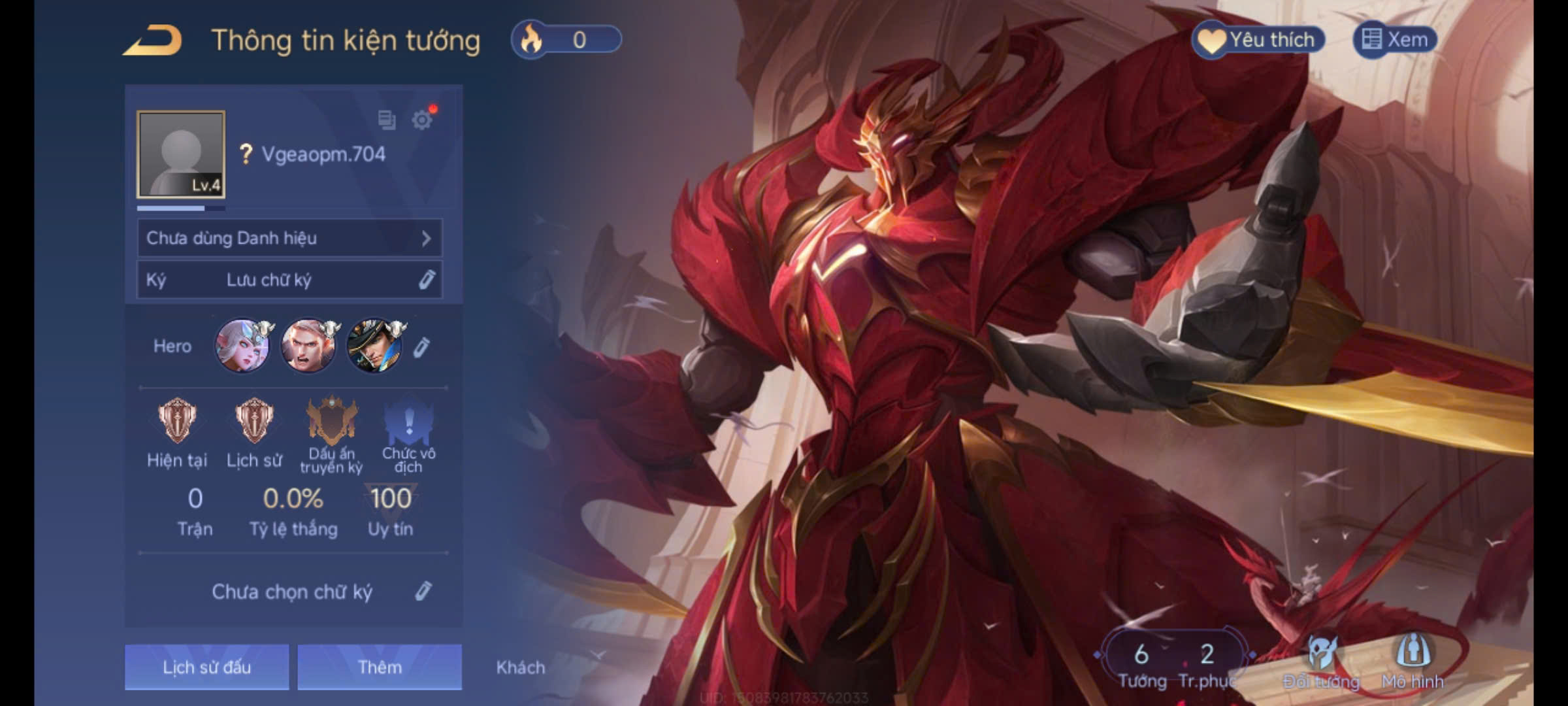The image size is (1568, 706).
Task: Choose the angry red-haired hero portrait
Action: click(308, 346)
